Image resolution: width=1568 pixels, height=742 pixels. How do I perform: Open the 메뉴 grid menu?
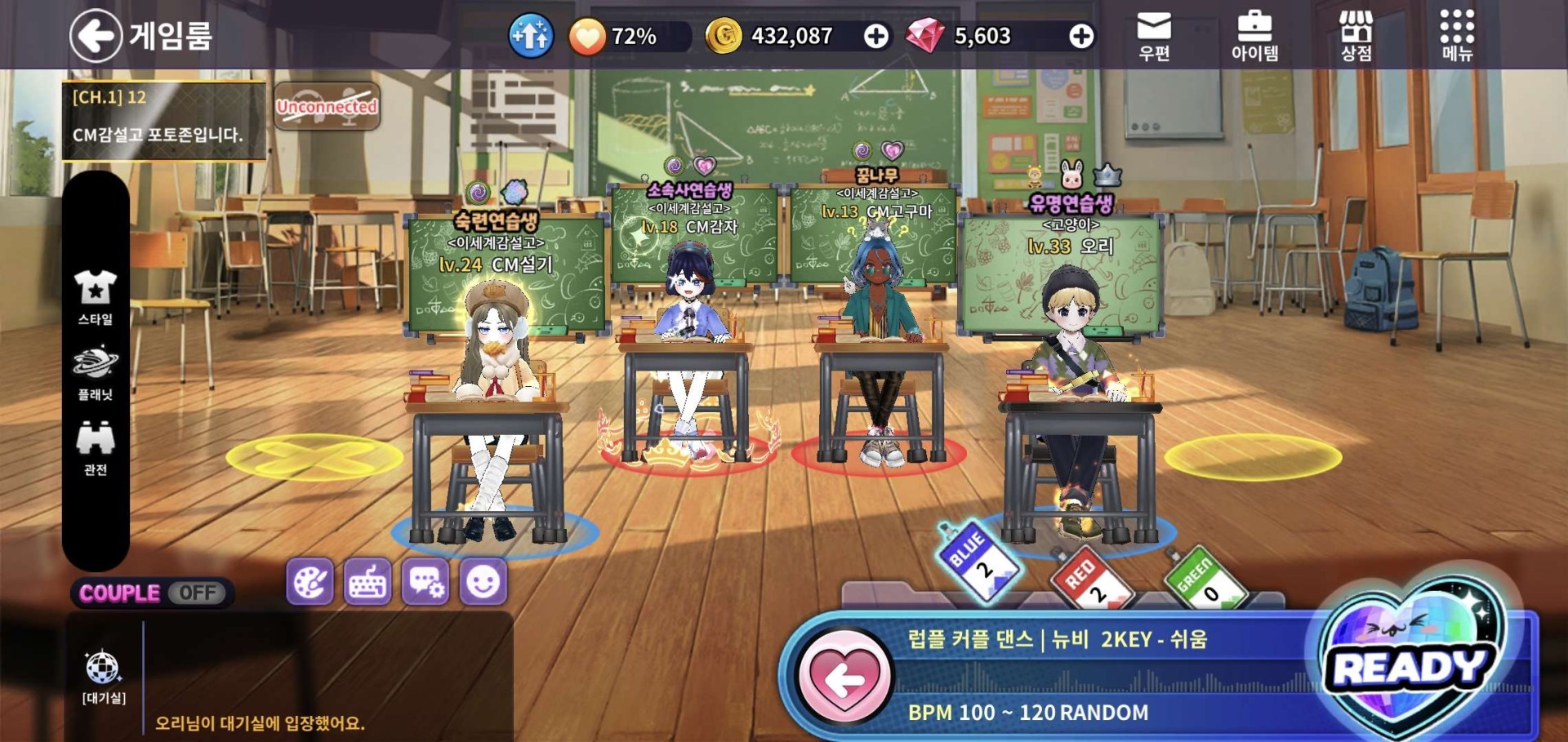(x=1457, y=36)
